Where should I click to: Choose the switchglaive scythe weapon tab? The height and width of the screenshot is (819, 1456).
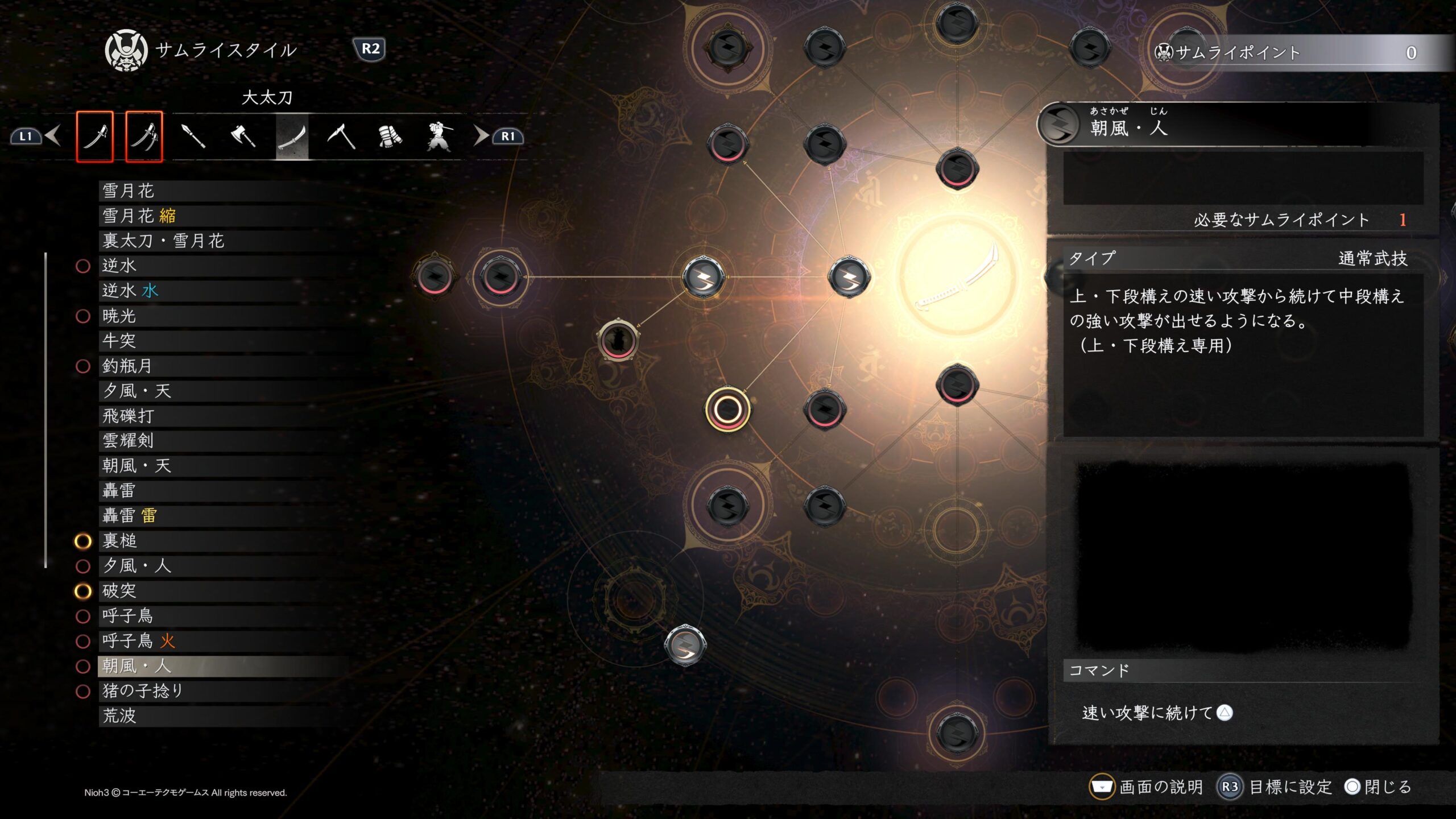(x=341, y=136)
